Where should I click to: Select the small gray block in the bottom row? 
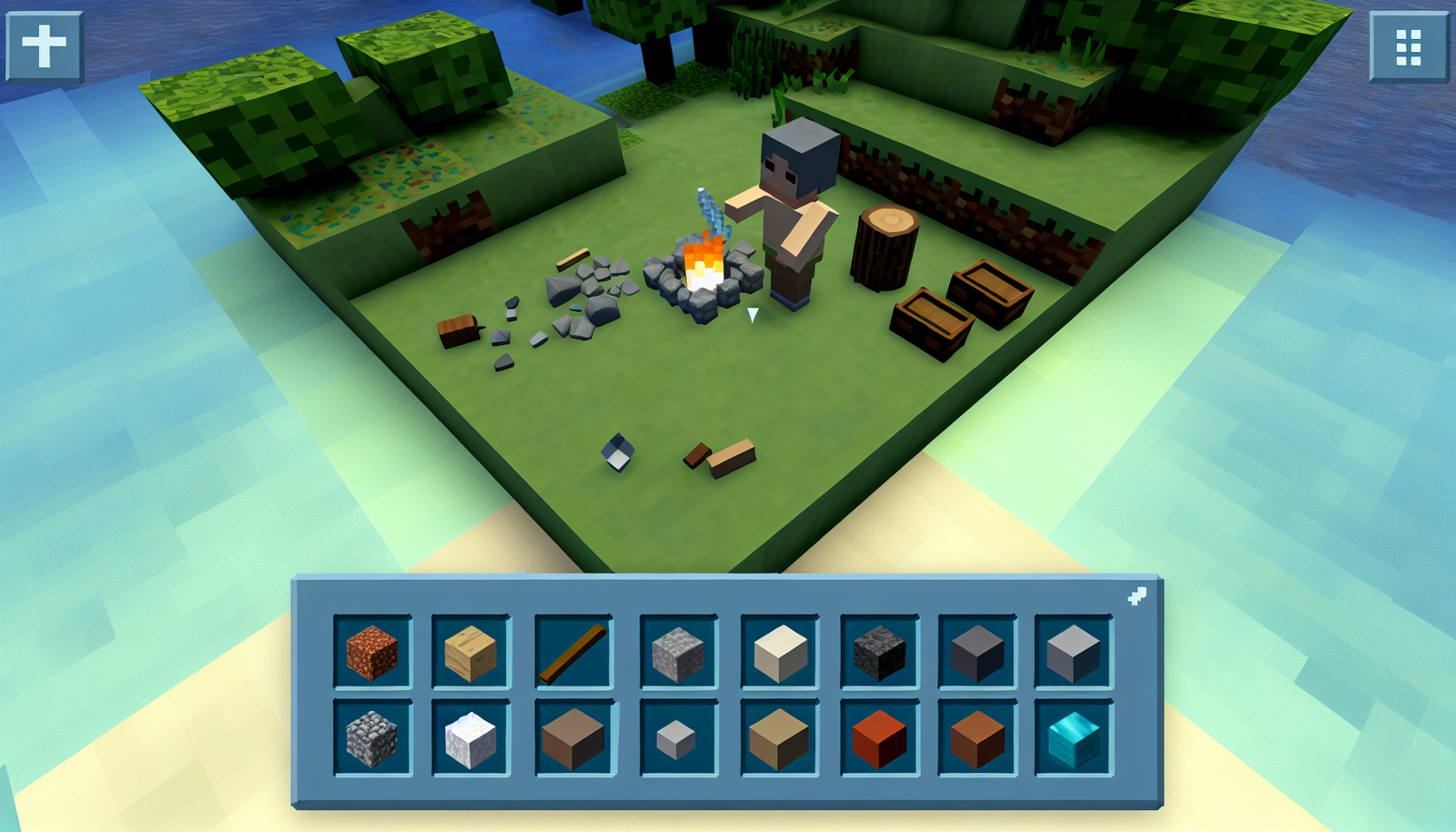pyautogui.click(x=678, y=739)
